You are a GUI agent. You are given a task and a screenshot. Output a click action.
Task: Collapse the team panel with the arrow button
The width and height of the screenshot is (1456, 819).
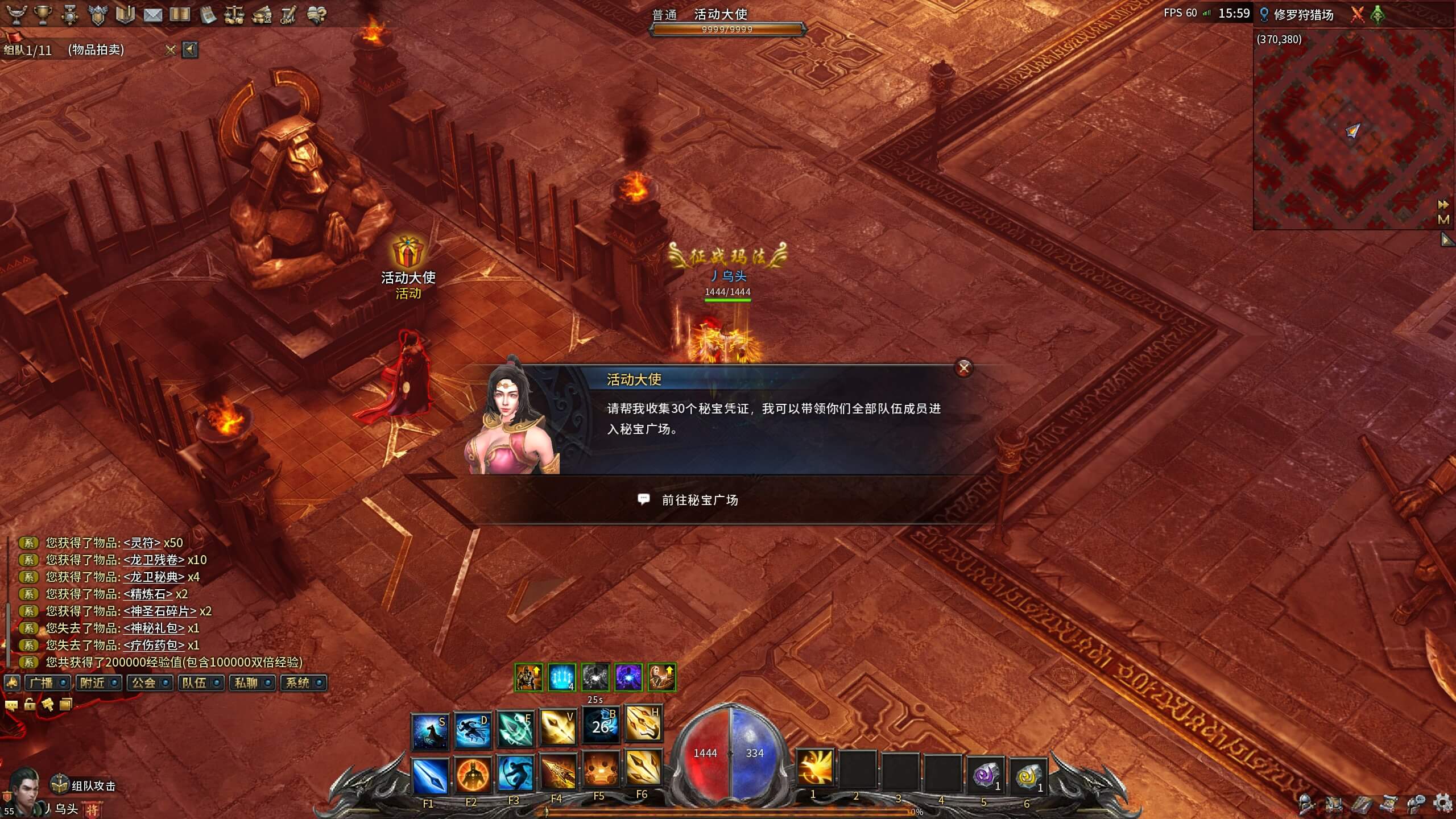(x=190, y=50)
